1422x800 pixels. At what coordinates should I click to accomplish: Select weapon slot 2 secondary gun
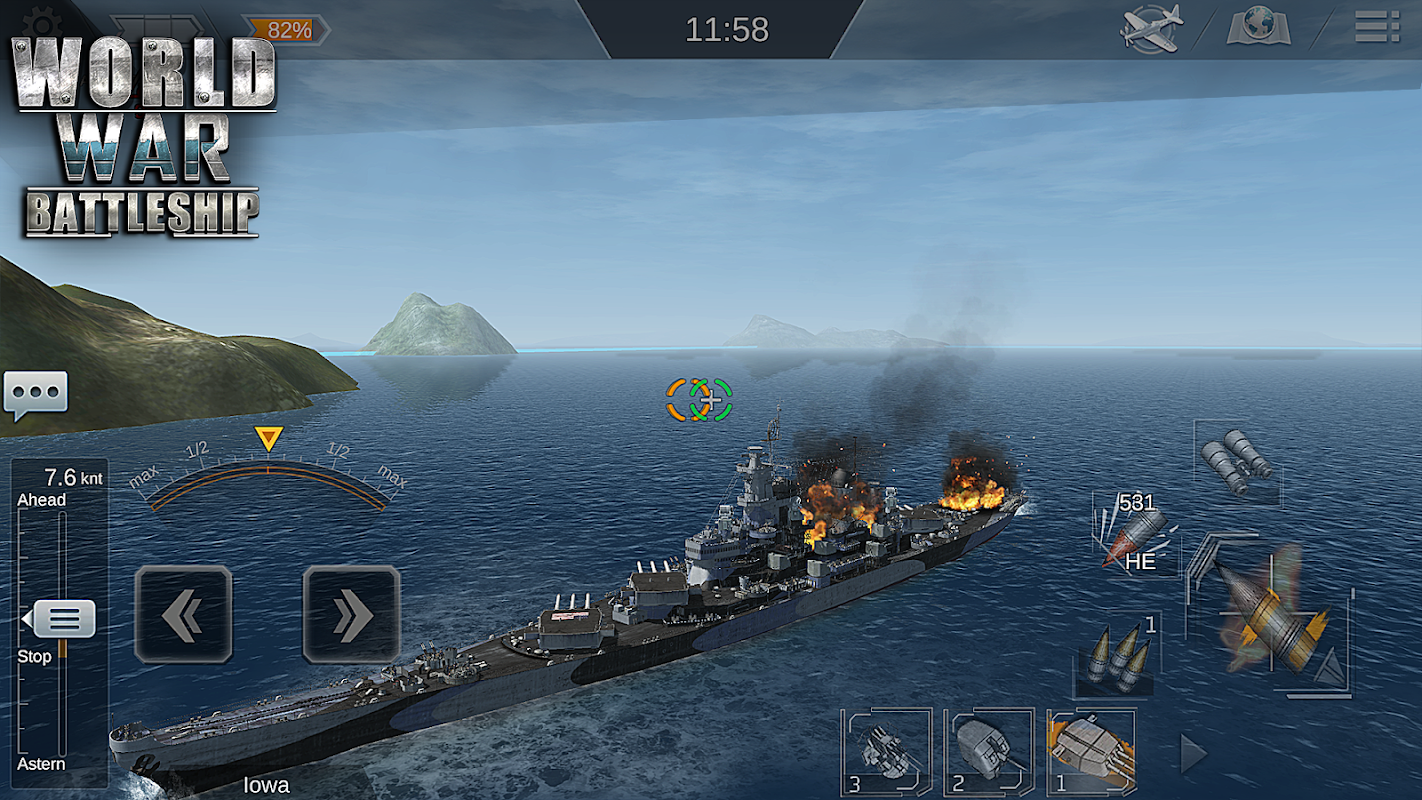click(x=988, y=752)
